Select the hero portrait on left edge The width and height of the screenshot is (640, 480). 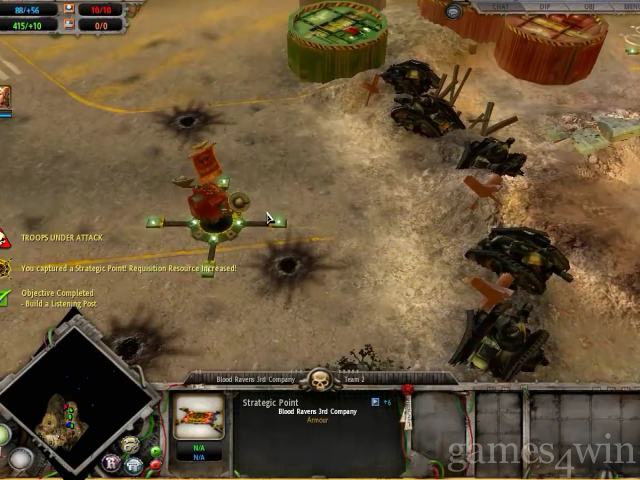5,98
